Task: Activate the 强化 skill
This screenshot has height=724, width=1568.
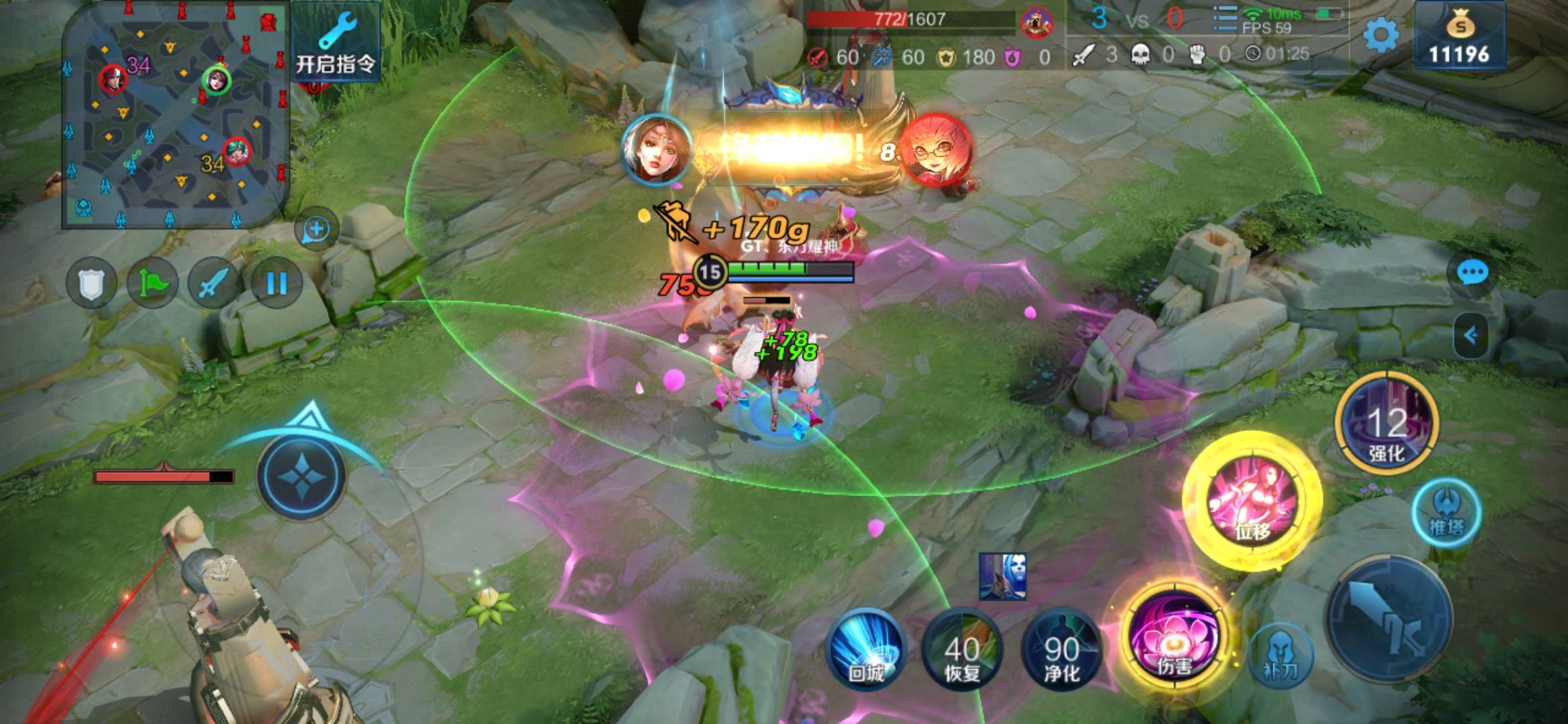Action: click(1386, 424)
